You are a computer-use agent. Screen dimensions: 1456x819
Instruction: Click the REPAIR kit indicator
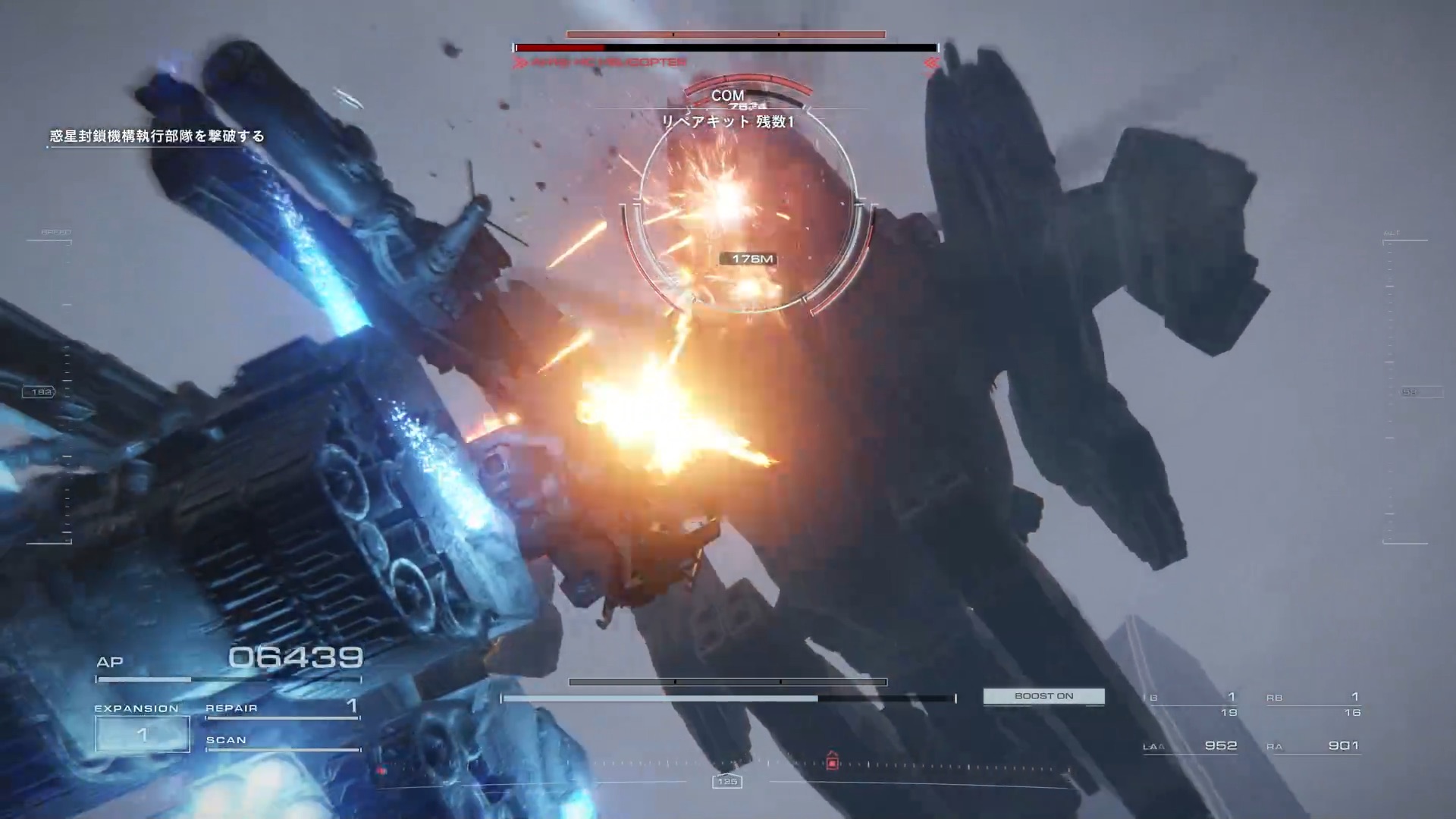(x=281, y=708)
